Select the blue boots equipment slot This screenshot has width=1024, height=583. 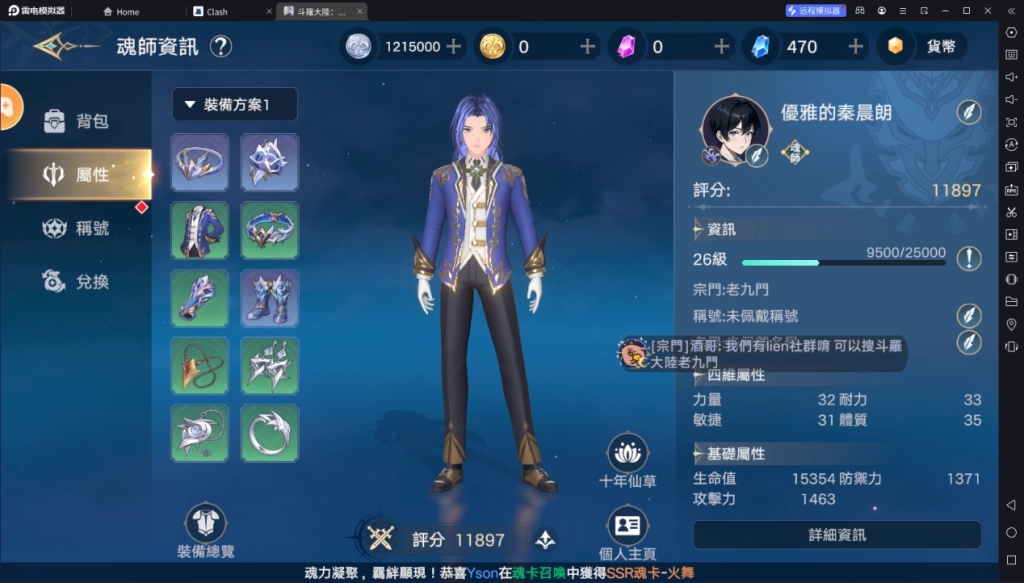[x=269, y=298]
